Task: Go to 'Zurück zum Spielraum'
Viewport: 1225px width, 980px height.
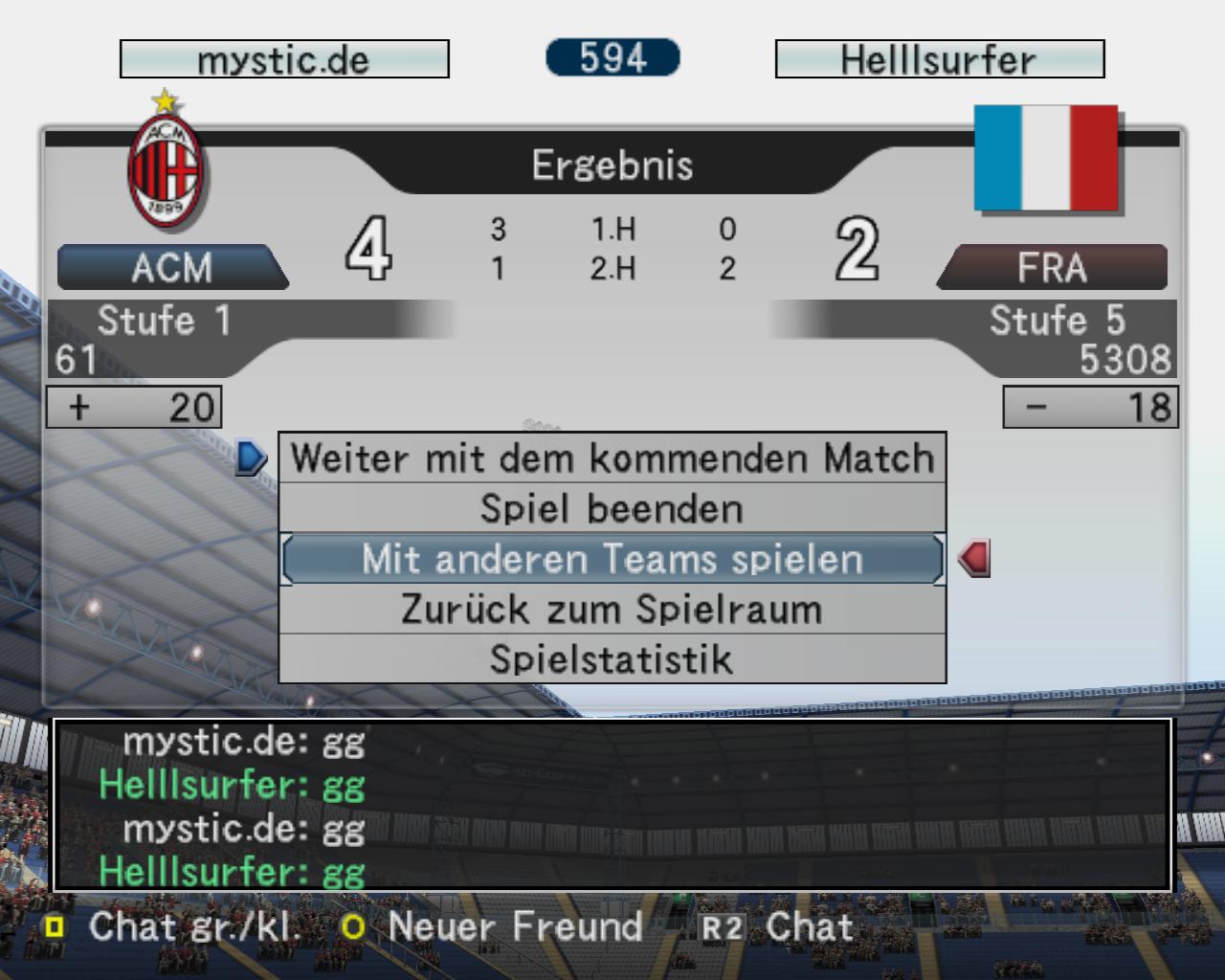Action: (x=612, y=610)
